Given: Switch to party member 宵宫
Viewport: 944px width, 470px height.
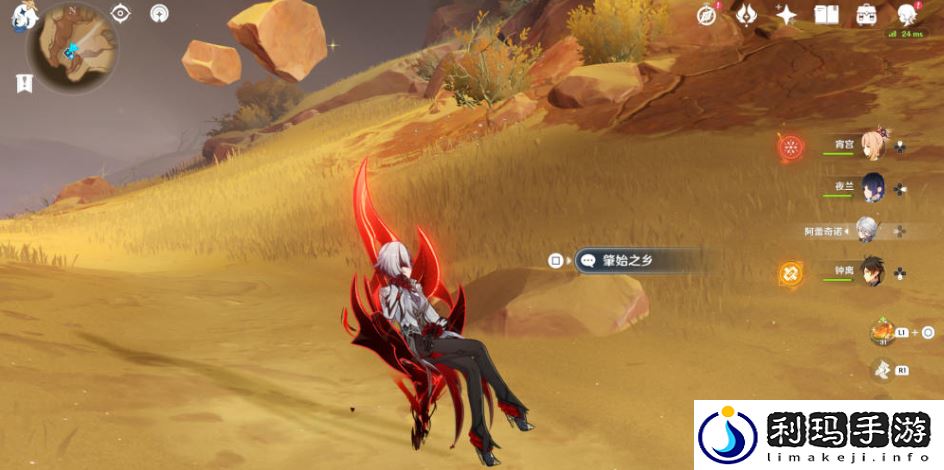Looking at the screenshot, I should click(869, 146).
